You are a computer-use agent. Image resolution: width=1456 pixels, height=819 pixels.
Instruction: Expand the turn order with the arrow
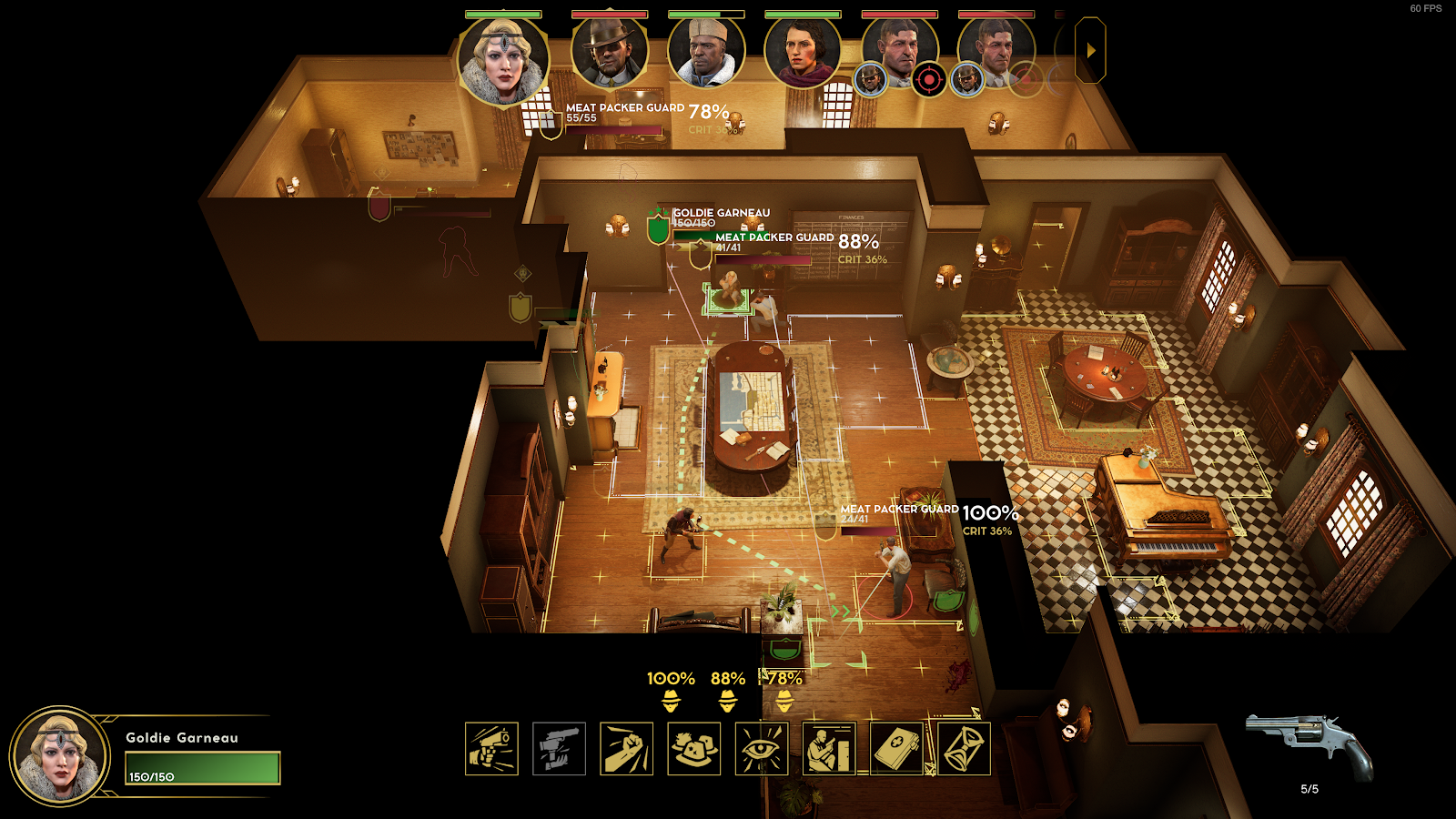[1090, 51]
